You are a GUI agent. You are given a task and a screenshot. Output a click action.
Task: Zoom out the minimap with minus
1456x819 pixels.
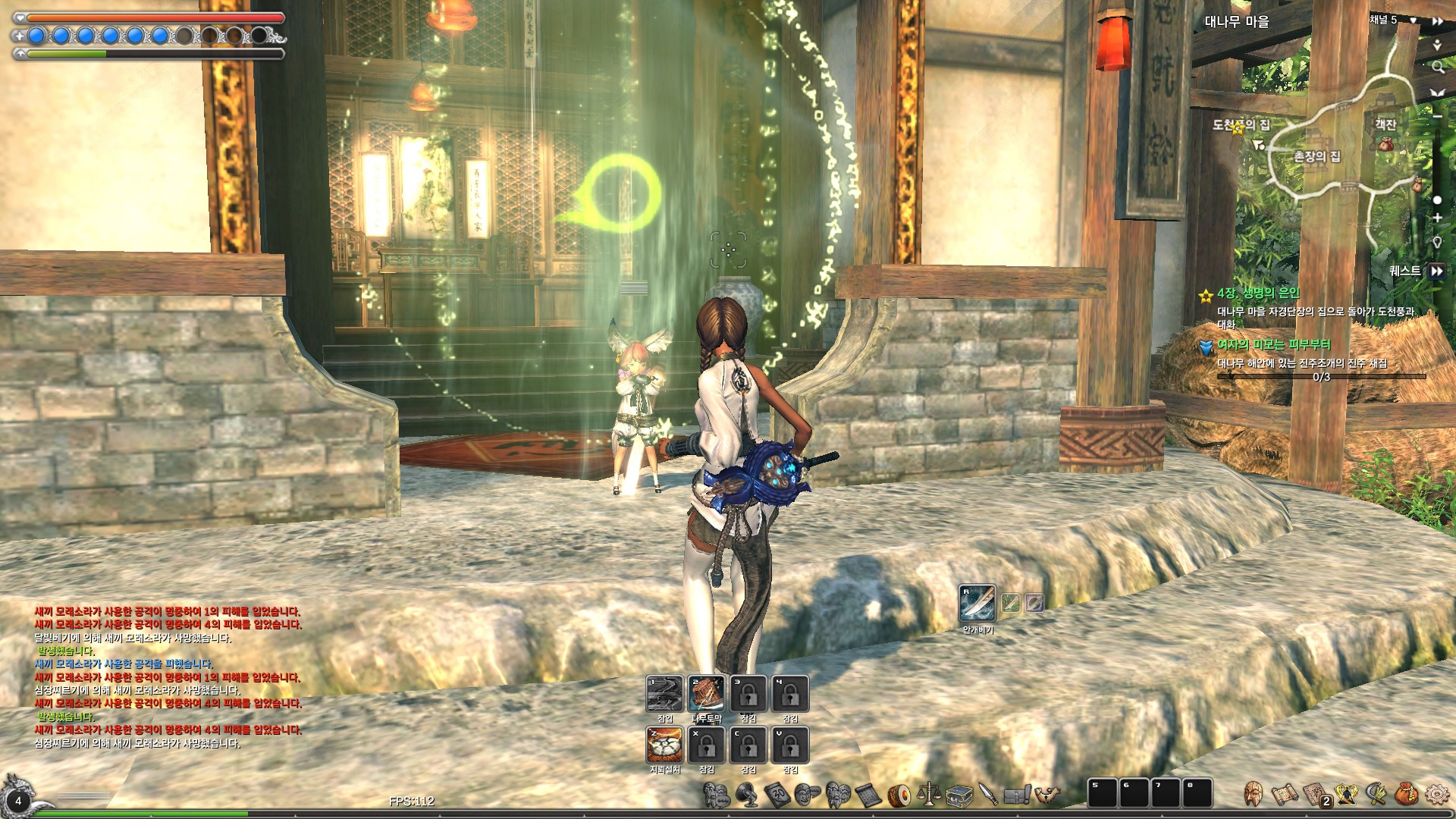coord(1437,116)
